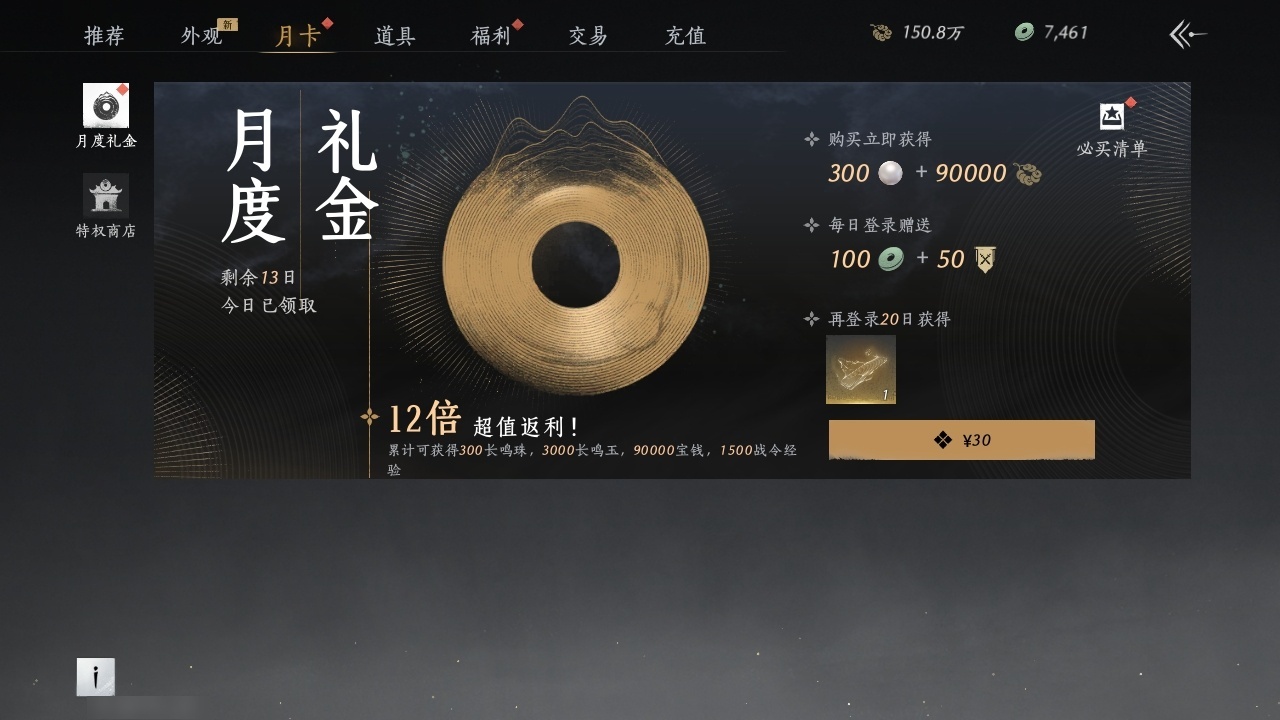Open the 充值 recharge tab
This screenshot has width=1280, height=720.
pos(685,36)
